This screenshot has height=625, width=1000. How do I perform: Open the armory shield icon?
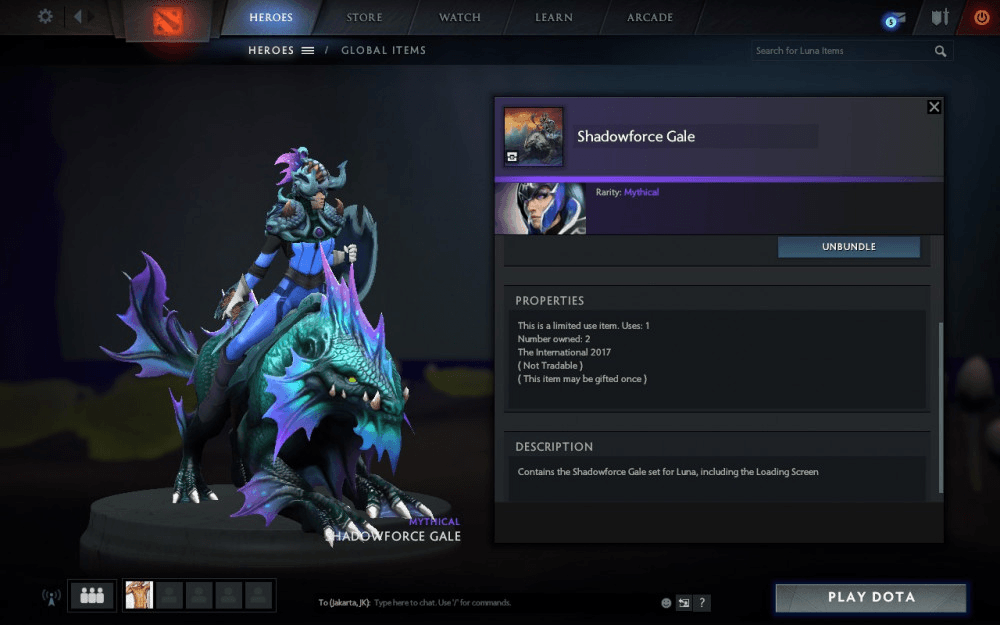(x=939, y=18)
